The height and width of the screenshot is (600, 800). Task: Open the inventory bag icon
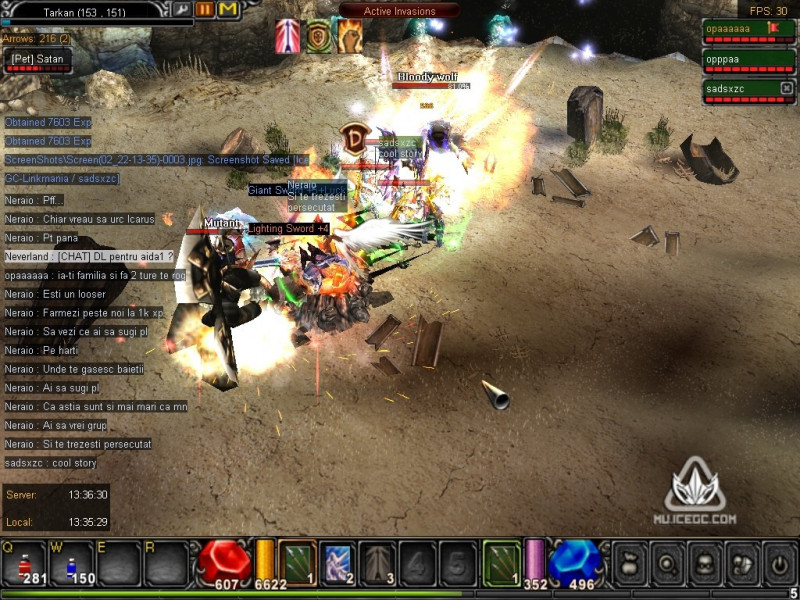630,562
